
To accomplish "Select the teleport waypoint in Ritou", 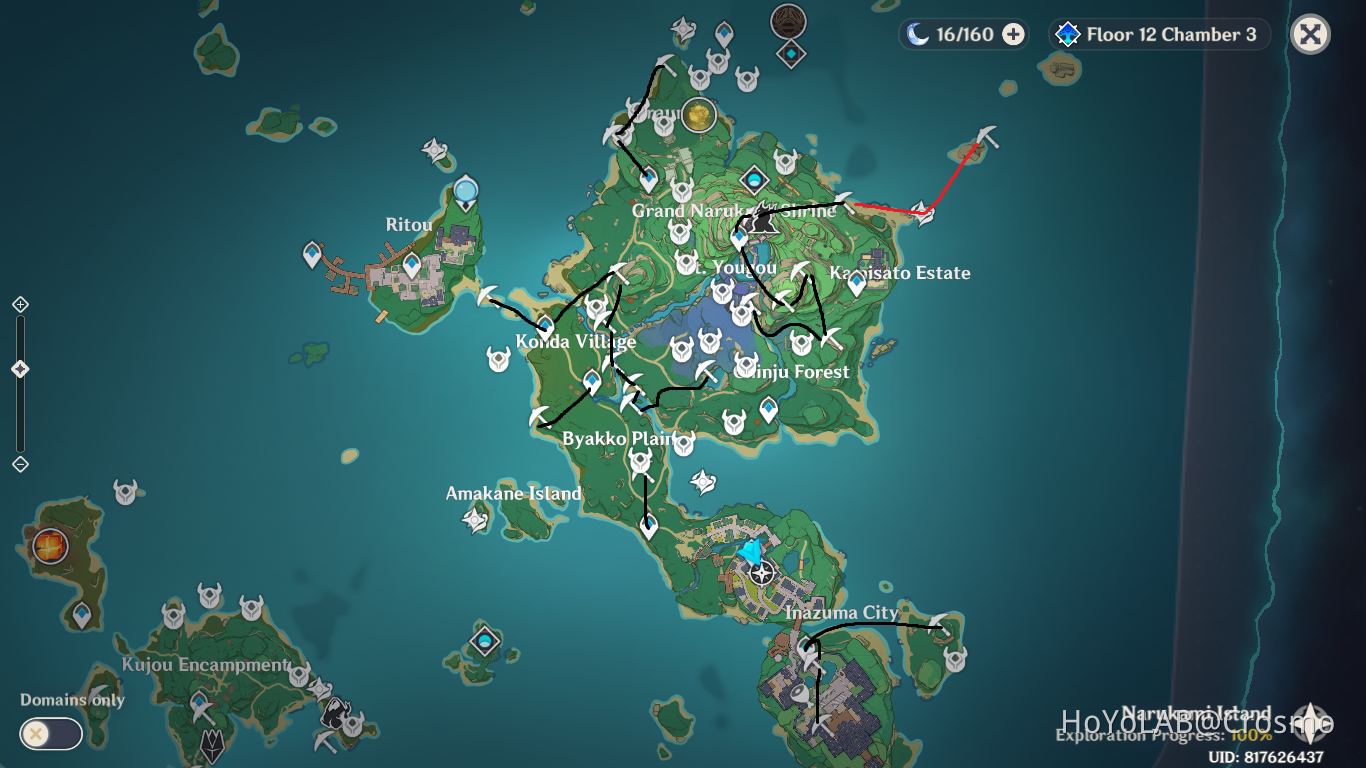I will point(413,265).
